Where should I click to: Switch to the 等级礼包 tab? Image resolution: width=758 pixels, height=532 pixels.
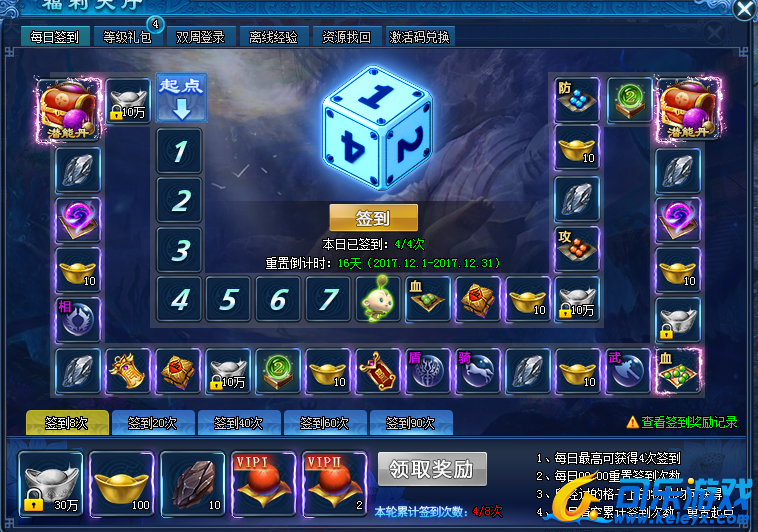pos(127,37)
